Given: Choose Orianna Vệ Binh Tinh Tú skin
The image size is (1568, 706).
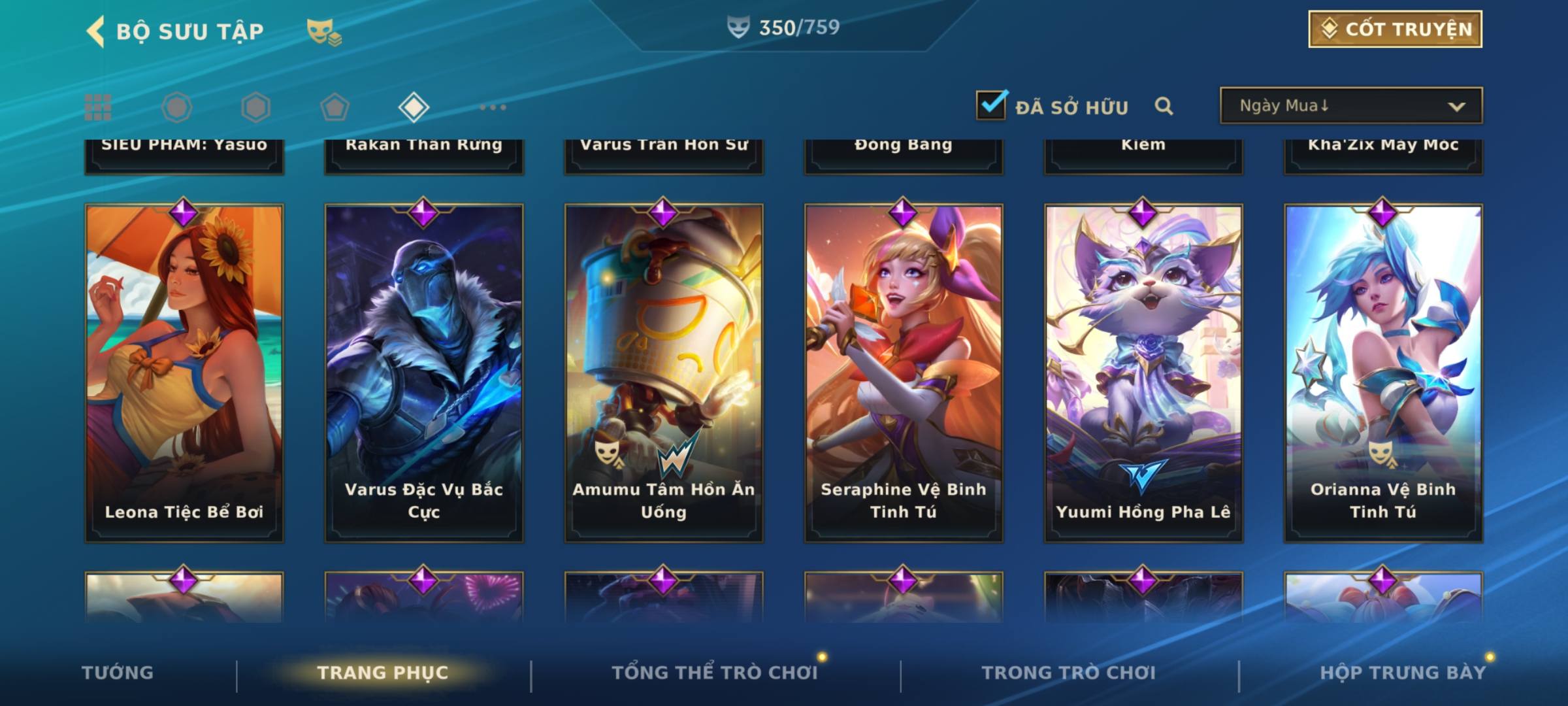Looking at the screenshot, I should (1383, 373).
